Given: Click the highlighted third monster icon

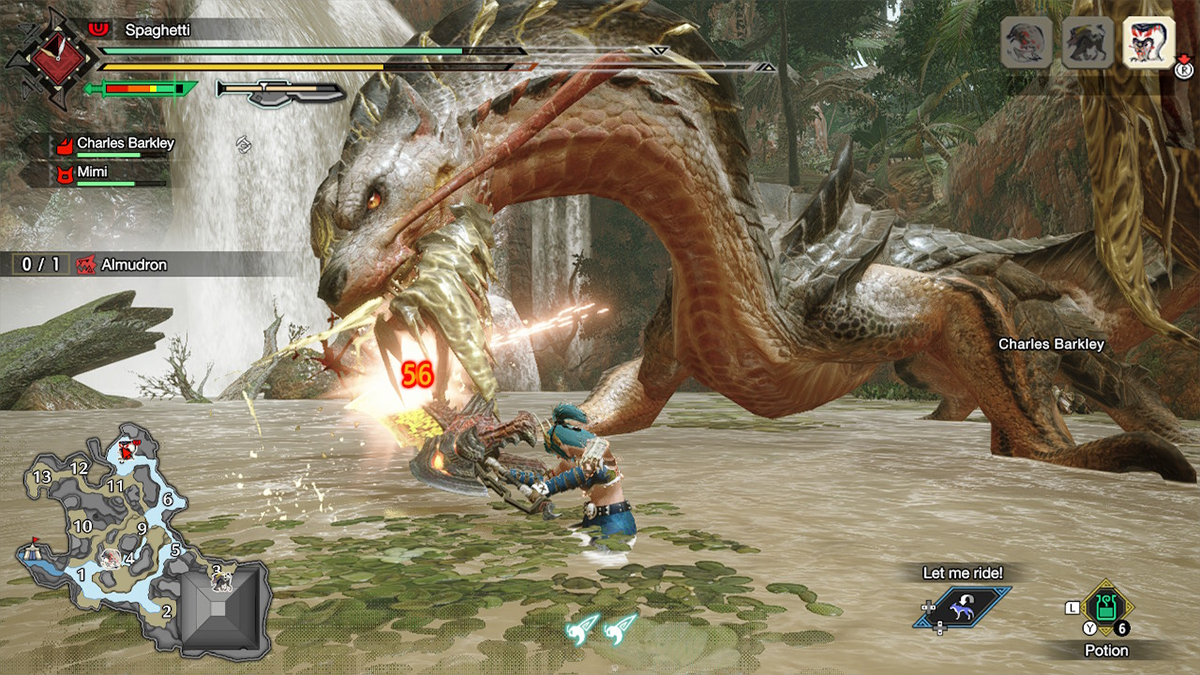Looking at the screenshot, I should coord(1147,44).
